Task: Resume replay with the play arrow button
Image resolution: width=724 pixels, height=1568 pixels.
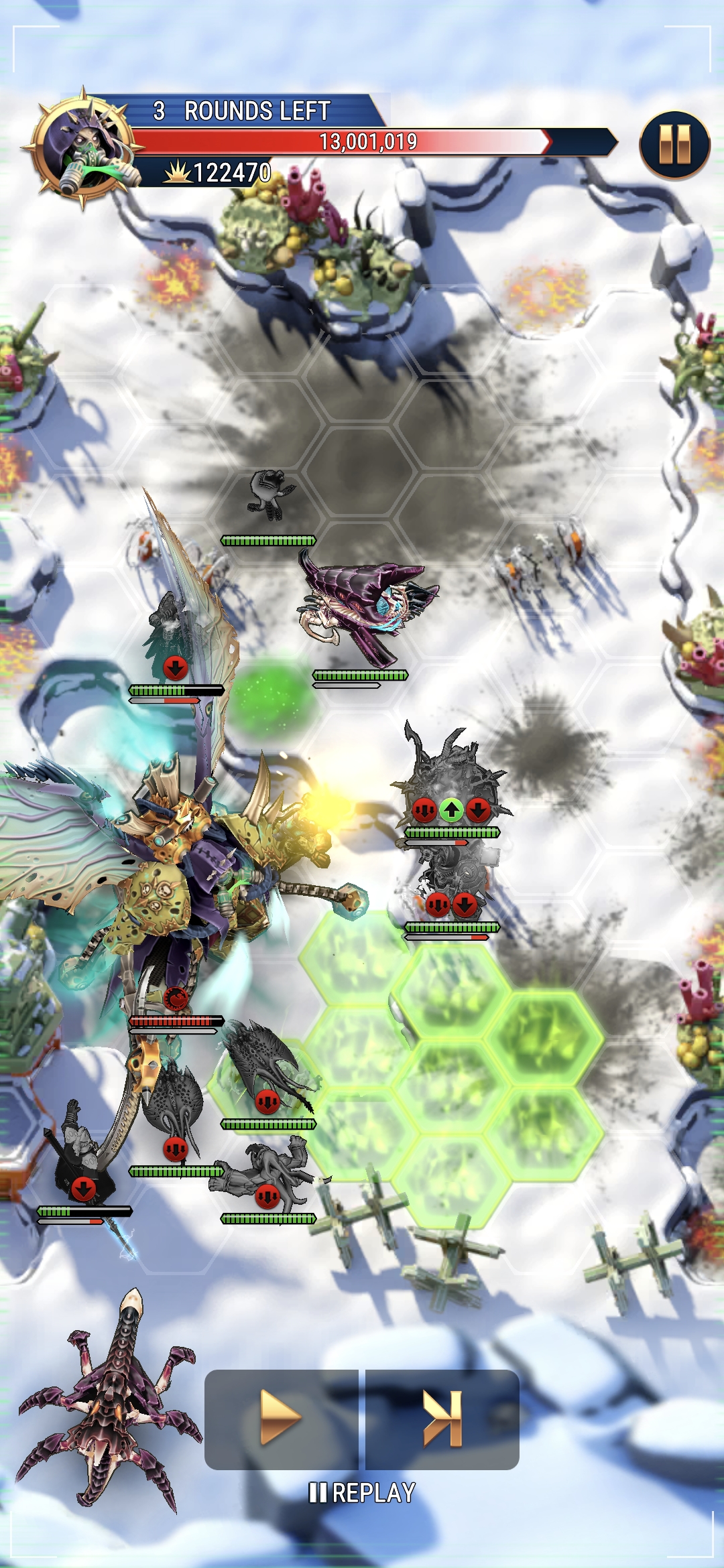Action: (281, 1419)
